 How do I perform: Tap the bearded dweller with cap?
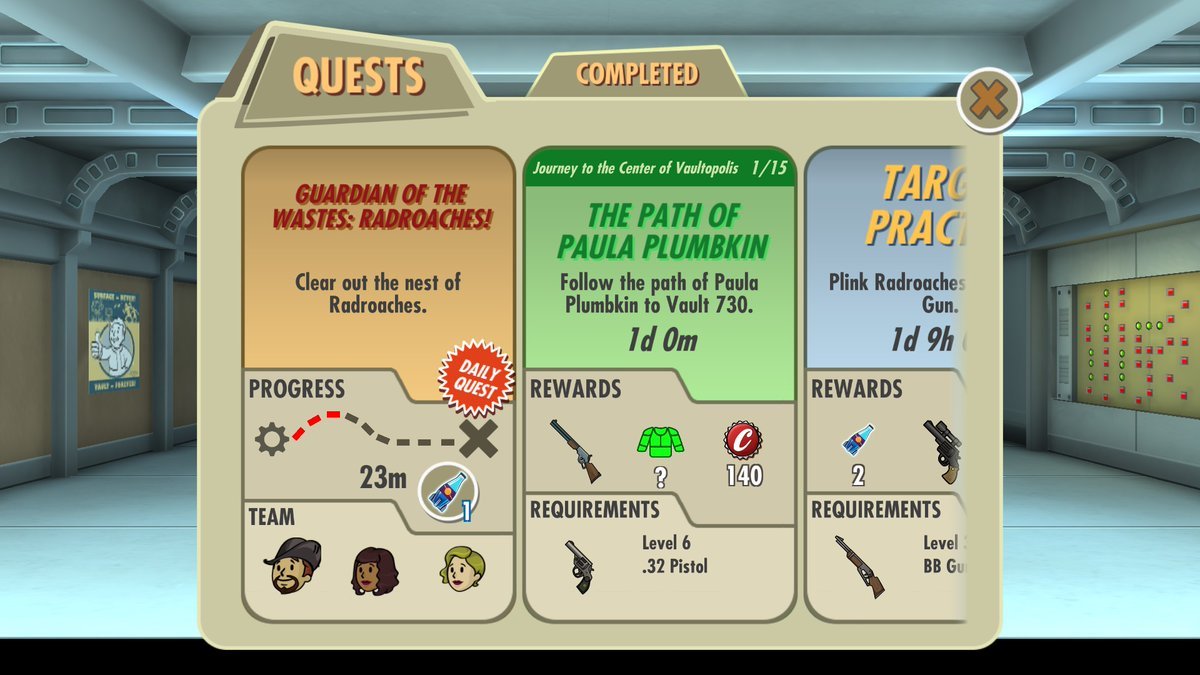tap(293, 566)
